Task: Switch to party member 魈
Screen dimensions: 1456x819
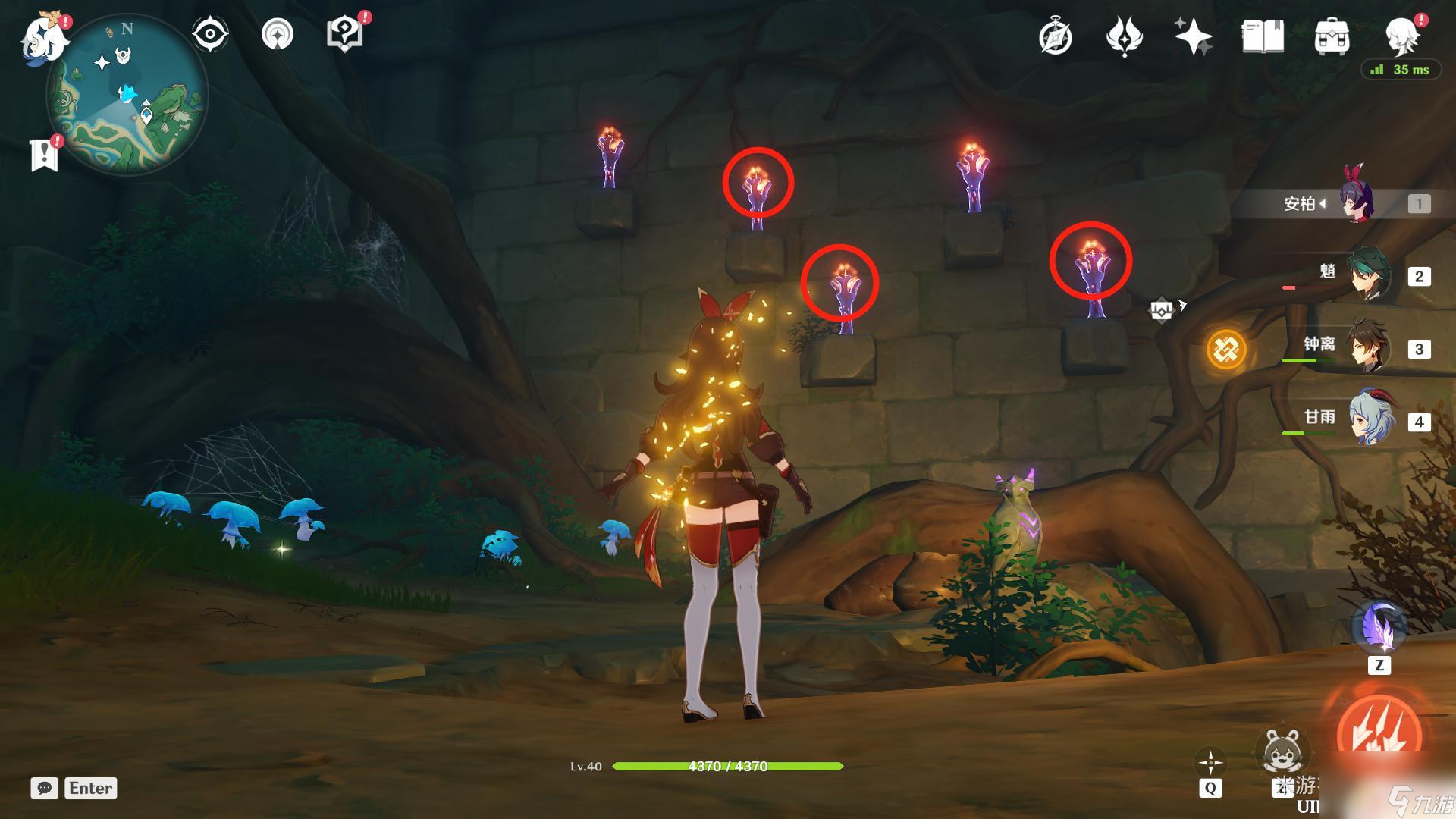Action: point(1369,276)
